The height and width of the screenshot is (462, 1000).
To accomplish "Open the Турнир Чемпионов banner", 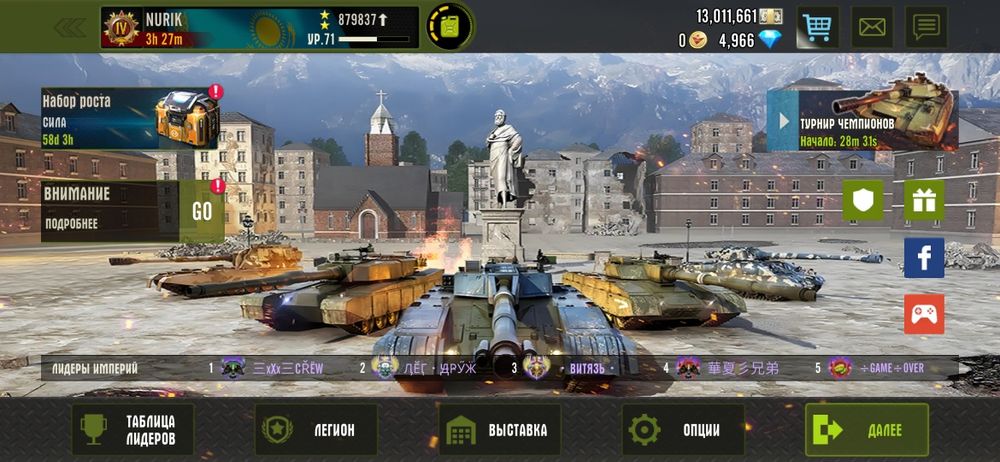I will tap(862, 120).
